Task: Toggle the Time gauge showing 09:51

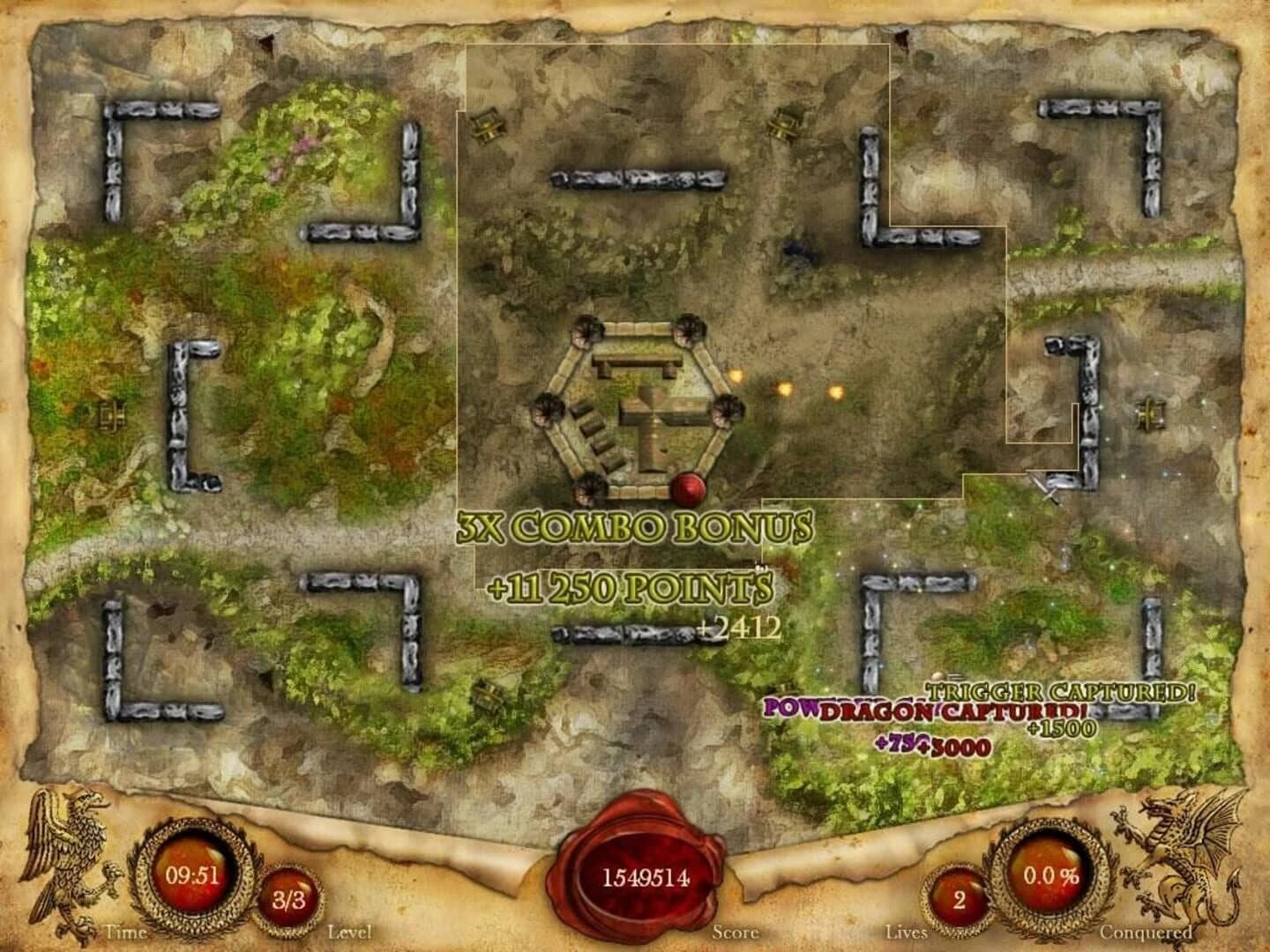Action: coord(192,875)
